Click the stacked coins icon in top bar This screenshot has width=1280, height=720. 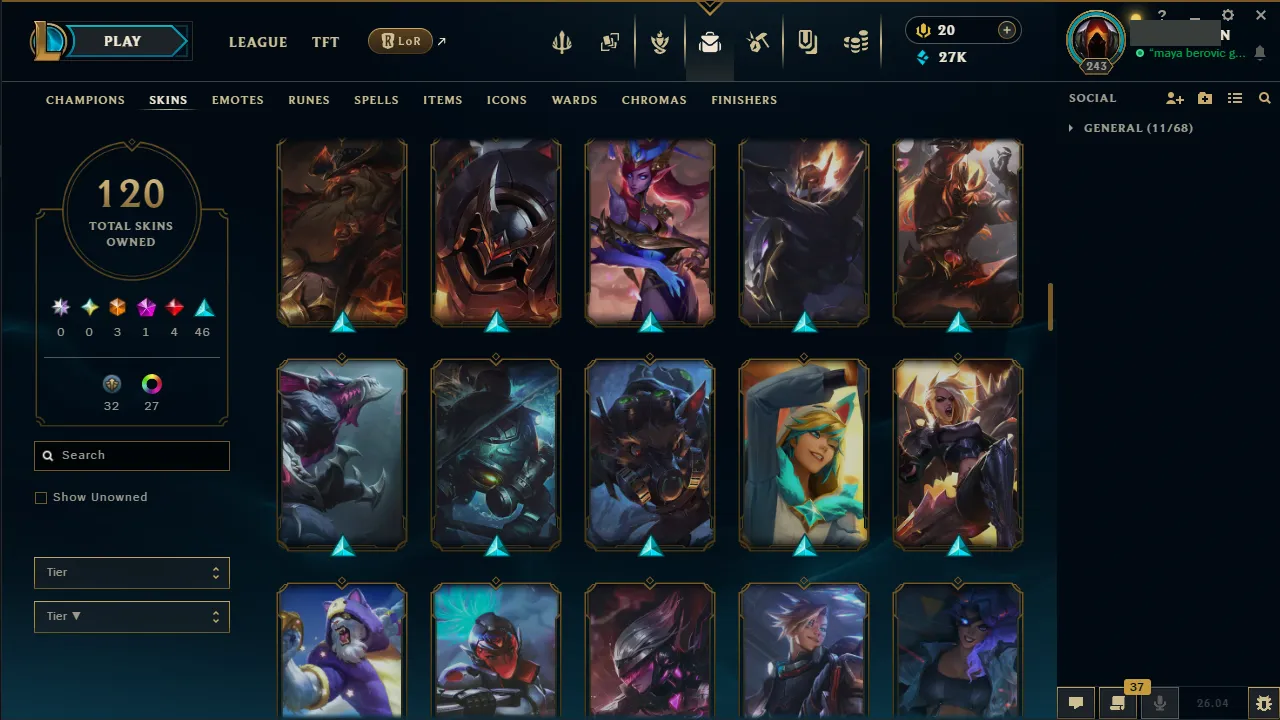(x=856, y=42)
